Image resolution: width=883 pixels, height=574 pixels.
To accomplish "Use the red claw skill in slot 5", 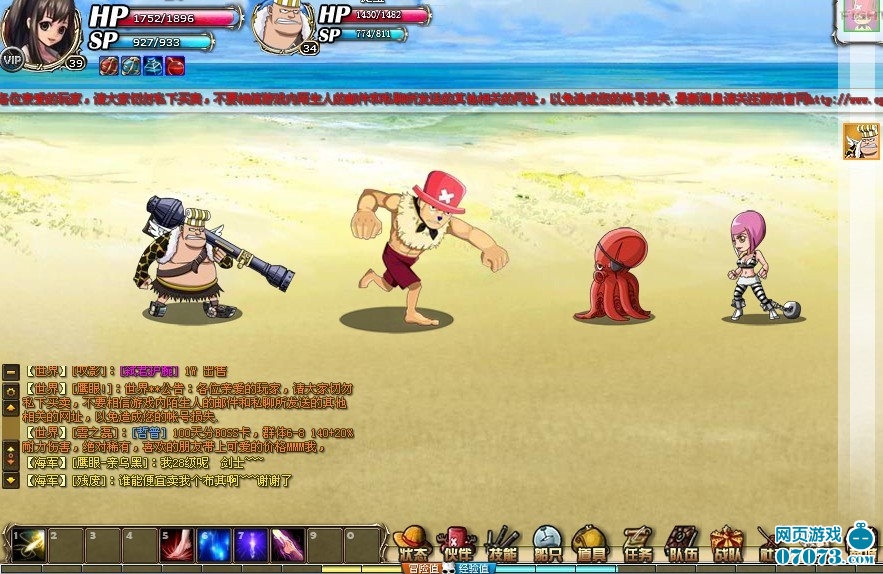I will [177, 545].
